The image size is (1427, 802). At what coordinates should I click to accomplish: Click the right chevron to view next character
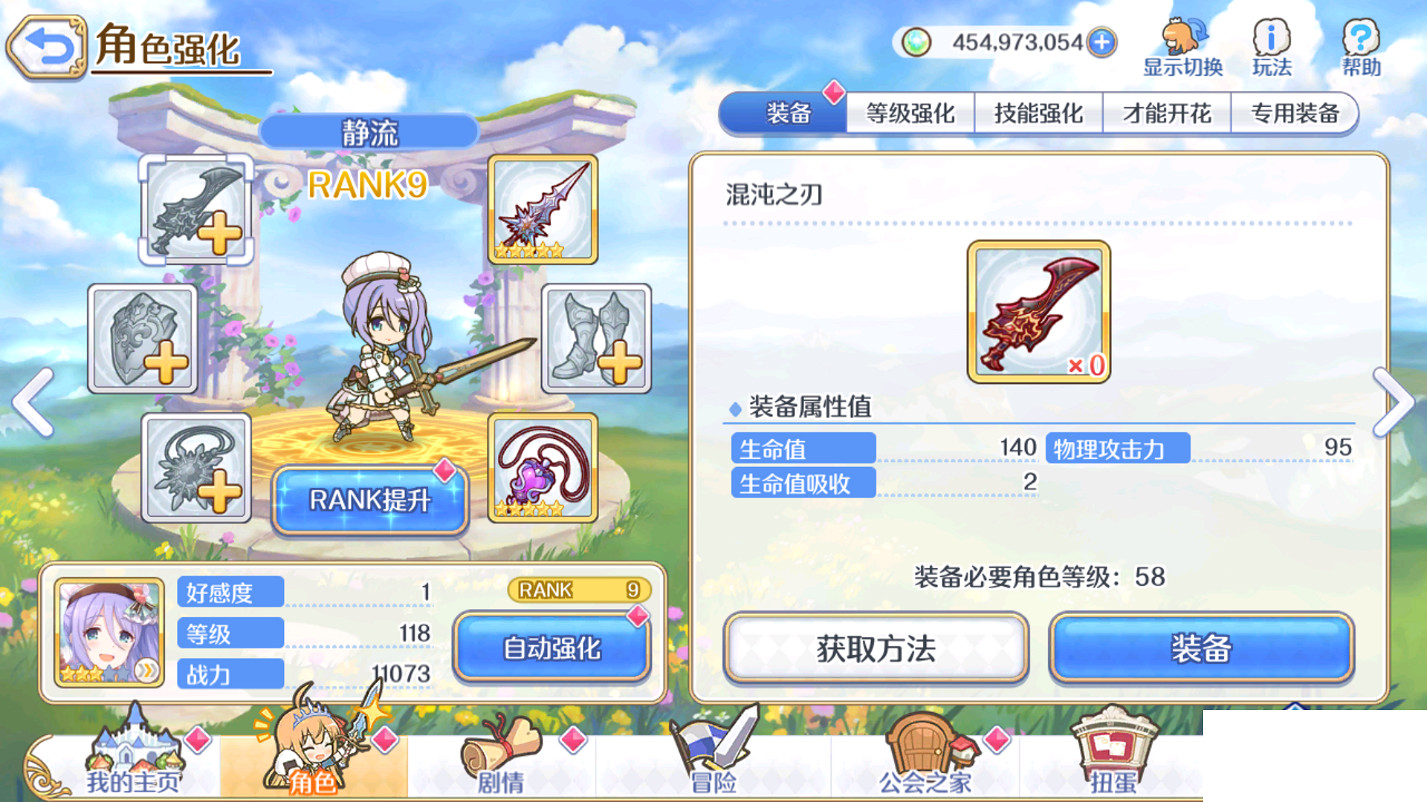1393,402
